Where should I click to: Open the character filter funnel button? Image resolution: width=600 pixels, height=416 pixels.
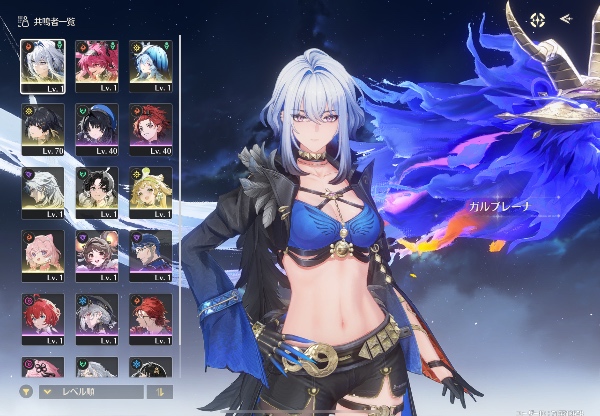click(x=25, y=392)
